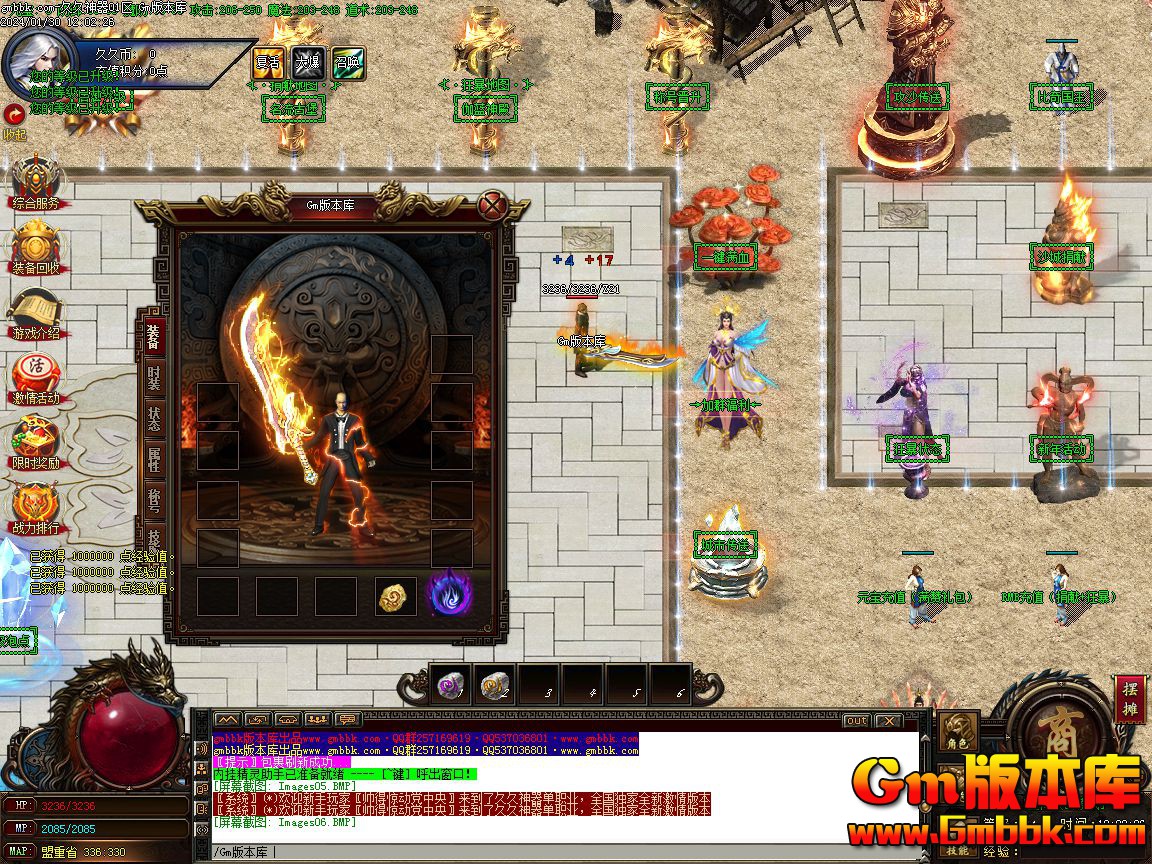
Task: Select the 属性 tab
Action: click(x=154, y=460)
